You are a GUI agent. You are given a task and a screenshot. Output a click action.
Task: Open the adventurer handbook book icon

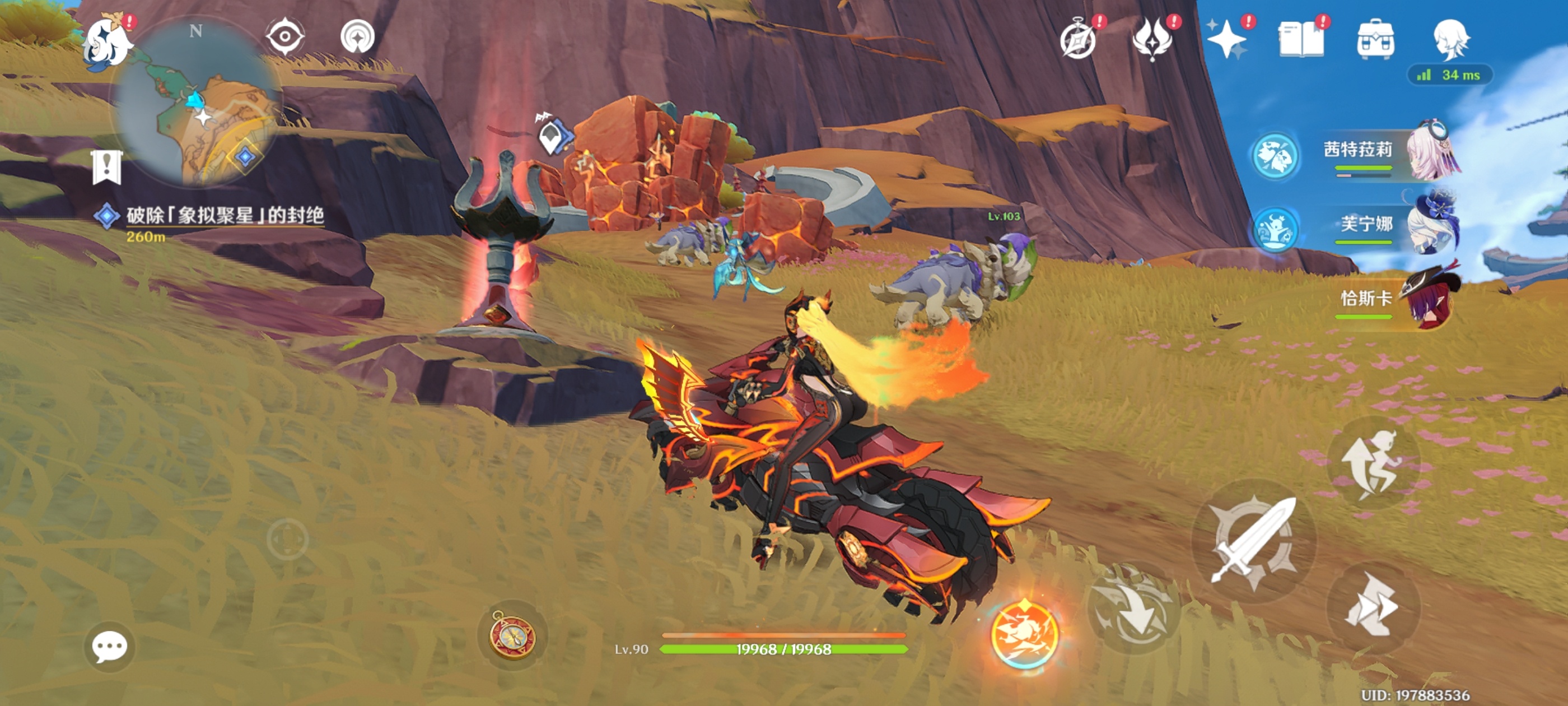click(1301, 40)
